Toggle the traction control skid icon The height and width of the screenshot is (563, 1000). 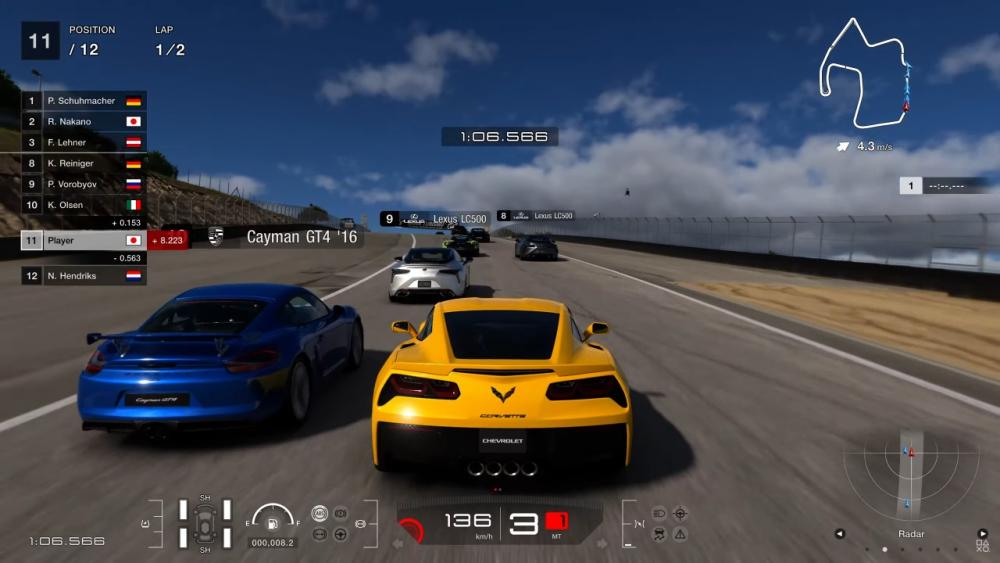tap(659, 534)
